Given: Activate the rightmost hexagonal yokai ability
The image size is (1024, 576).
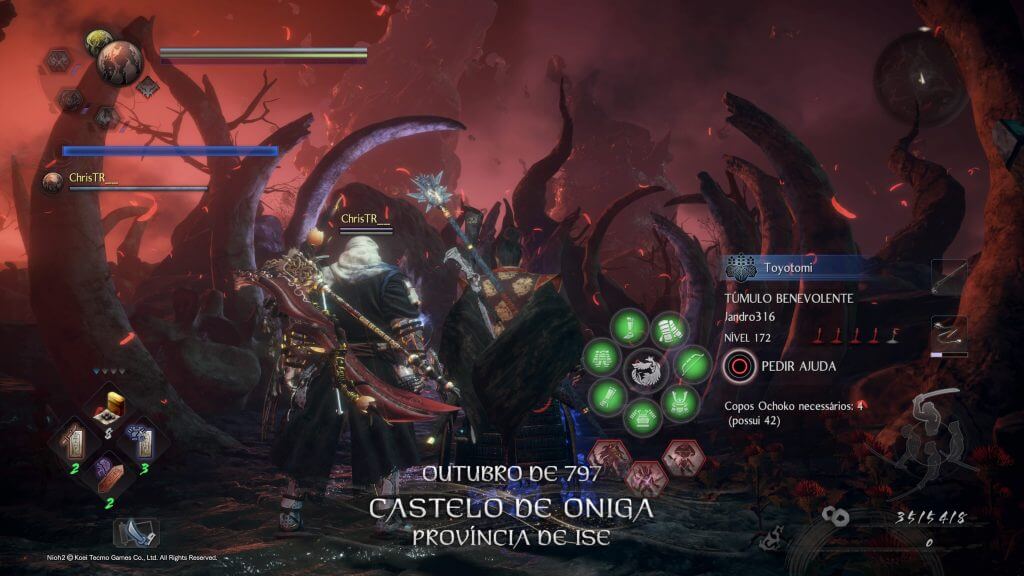Looking at the screenshot, I should [x=682, y=455].
